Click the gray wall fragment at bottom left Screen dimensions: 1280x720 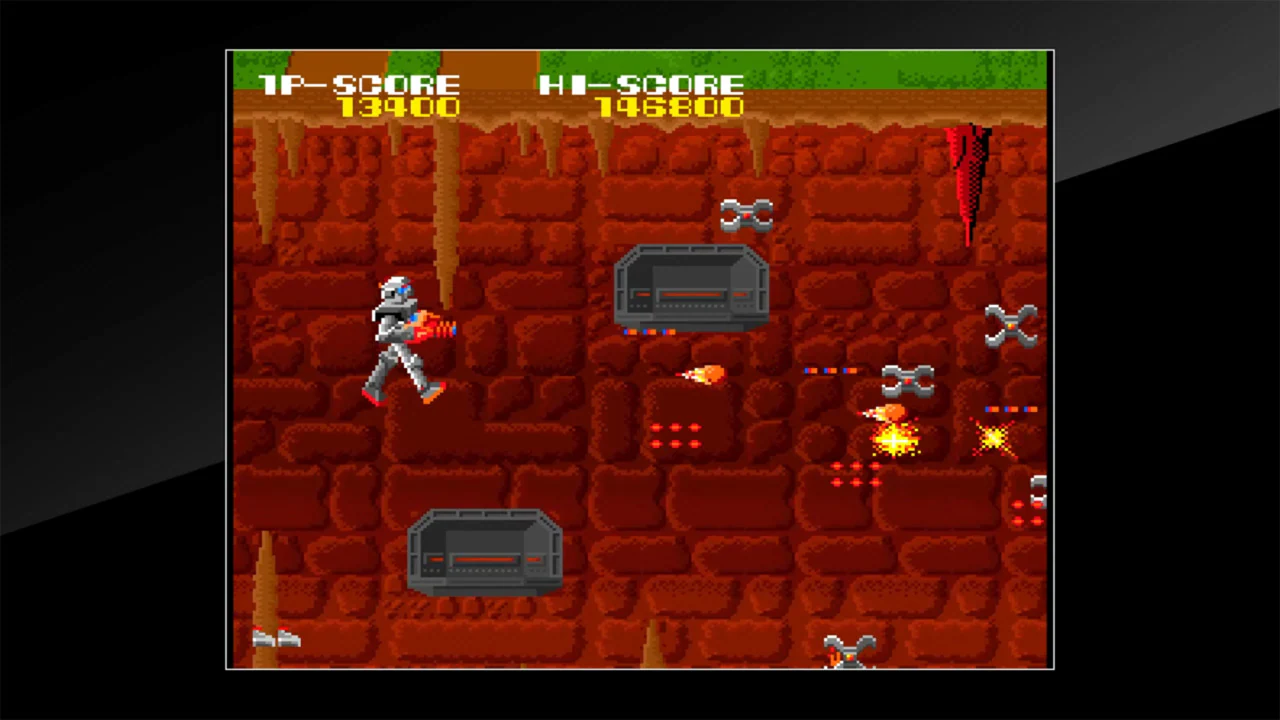point(278,638)
